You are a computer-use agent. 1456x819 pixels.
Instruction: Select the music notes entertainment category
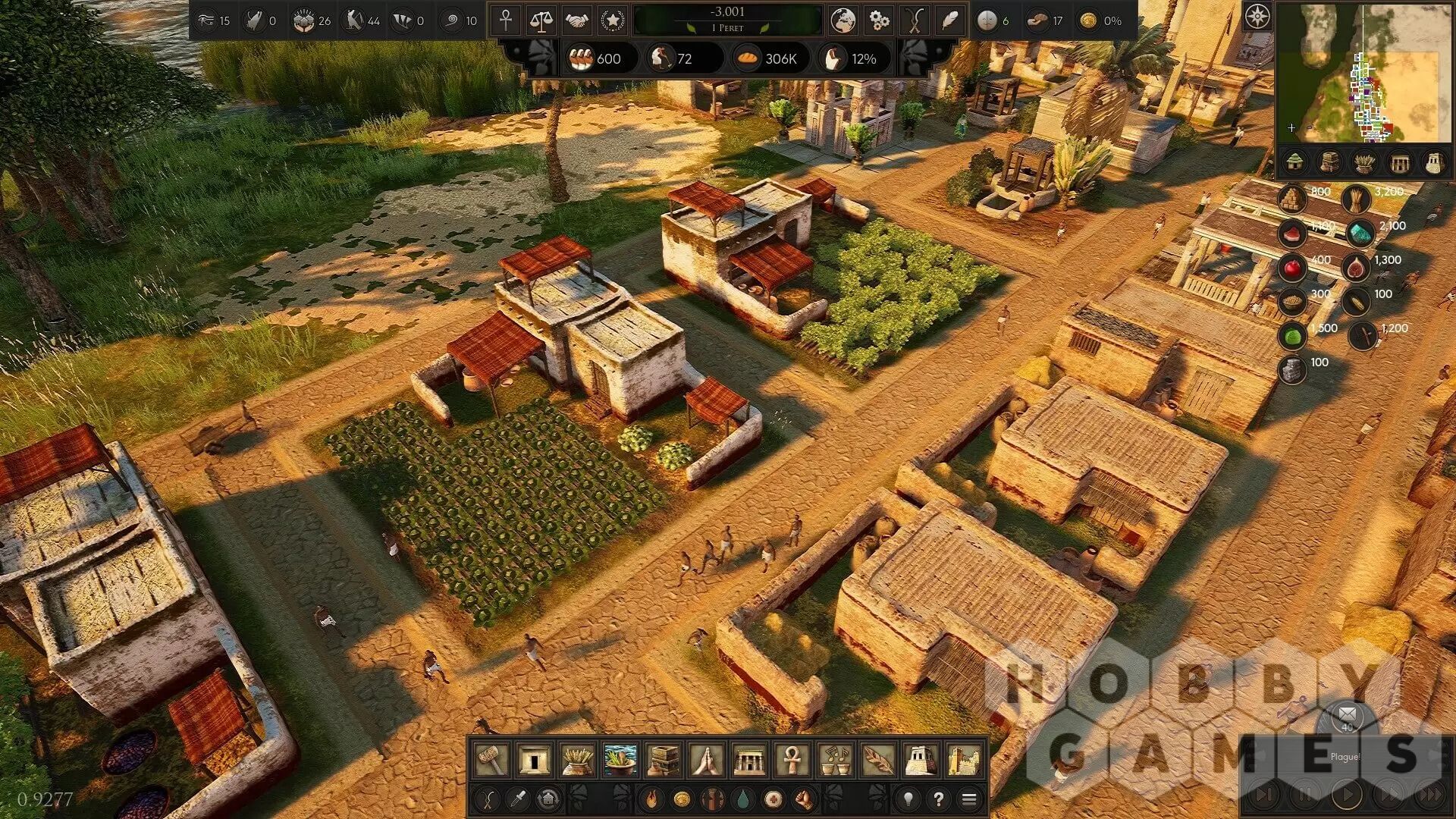tap(835, 759)
